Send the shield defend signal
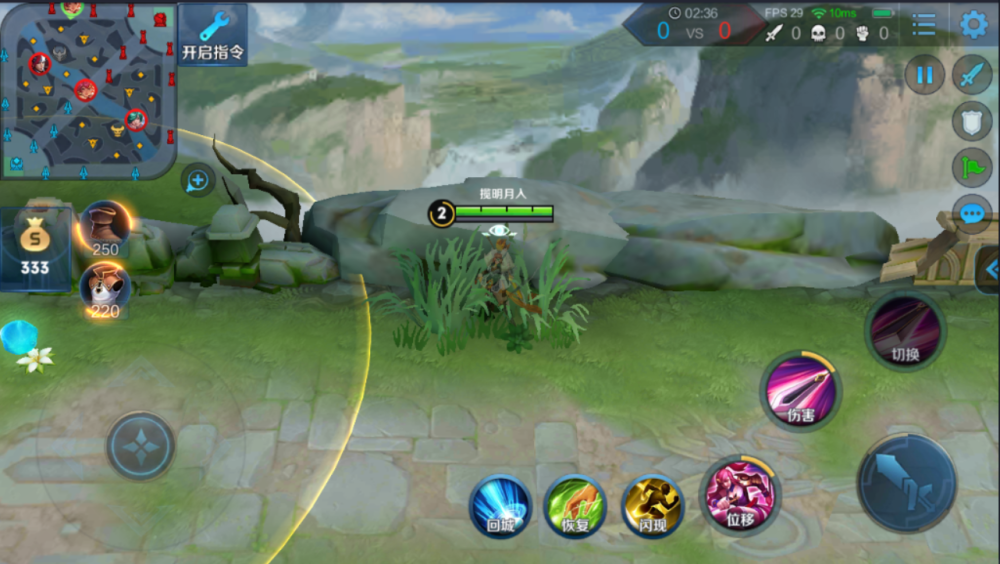1000x564 pixels. 972,121
